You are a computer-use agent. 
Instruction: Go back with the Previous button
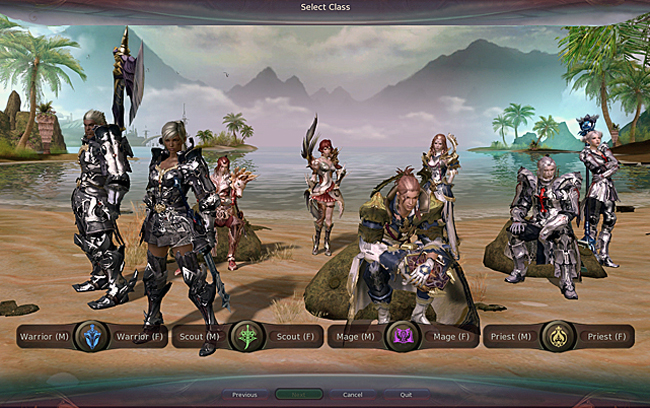tap(245, 395)
